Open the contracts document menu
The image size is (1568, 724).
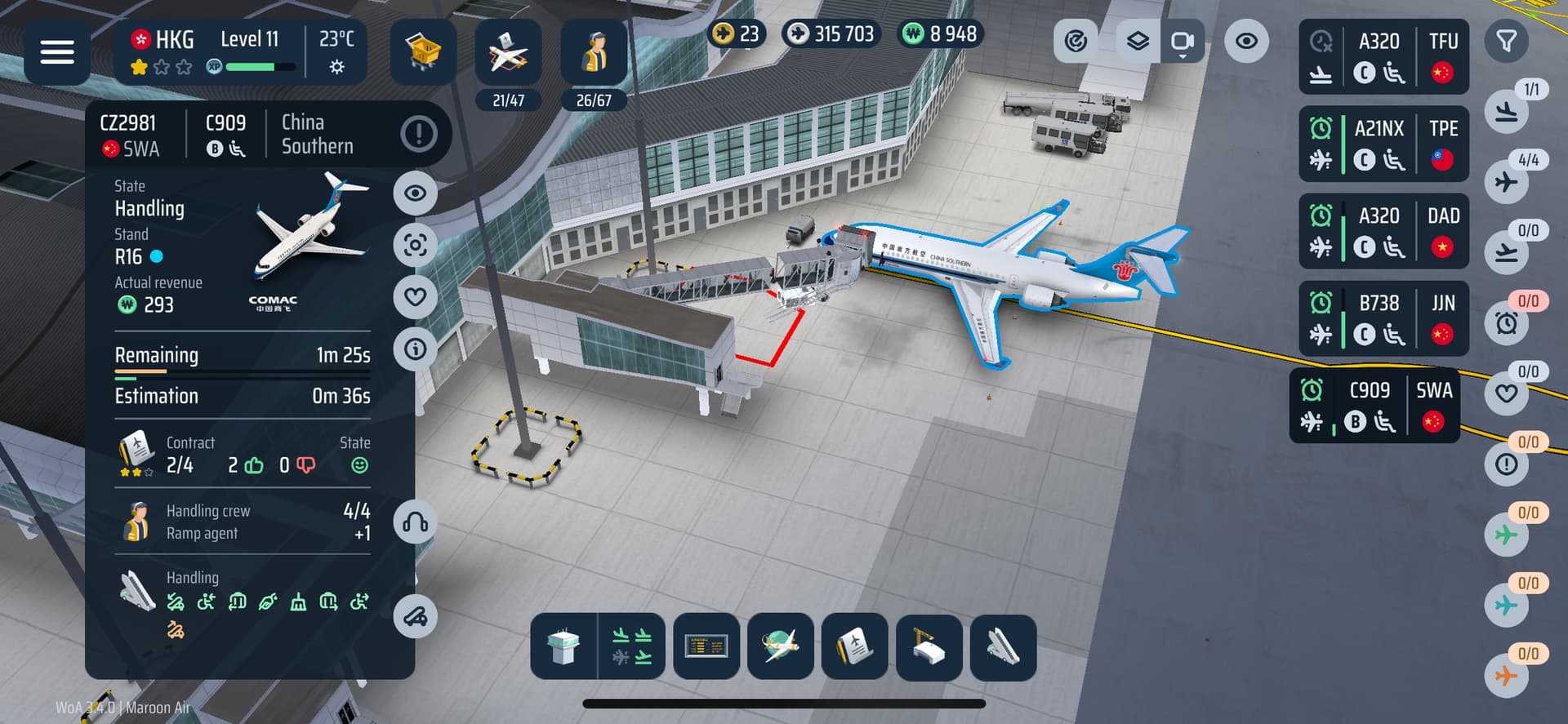tap(854, 647)
